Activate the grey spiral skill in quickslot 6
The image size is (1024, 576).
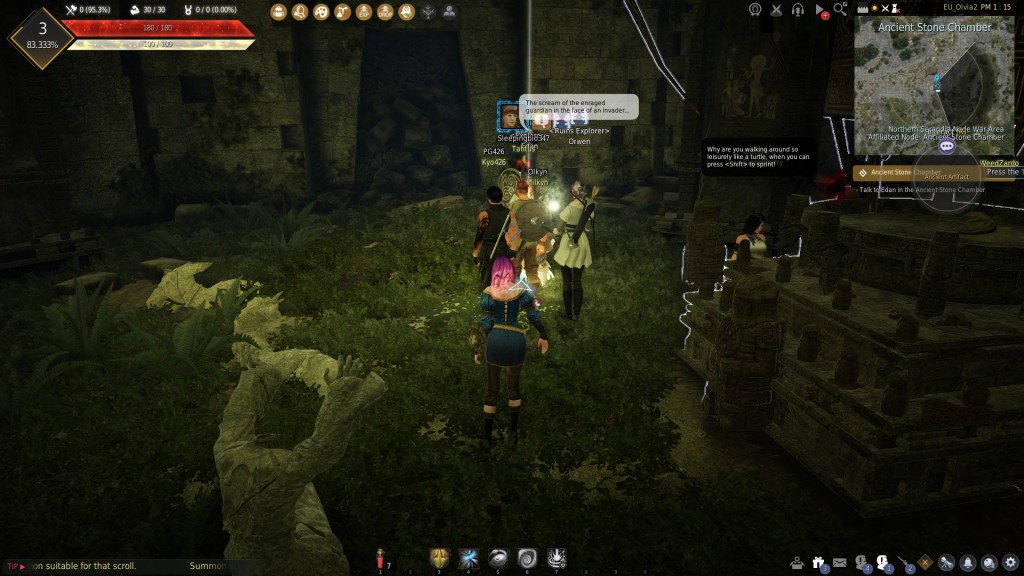click(528, 558)
